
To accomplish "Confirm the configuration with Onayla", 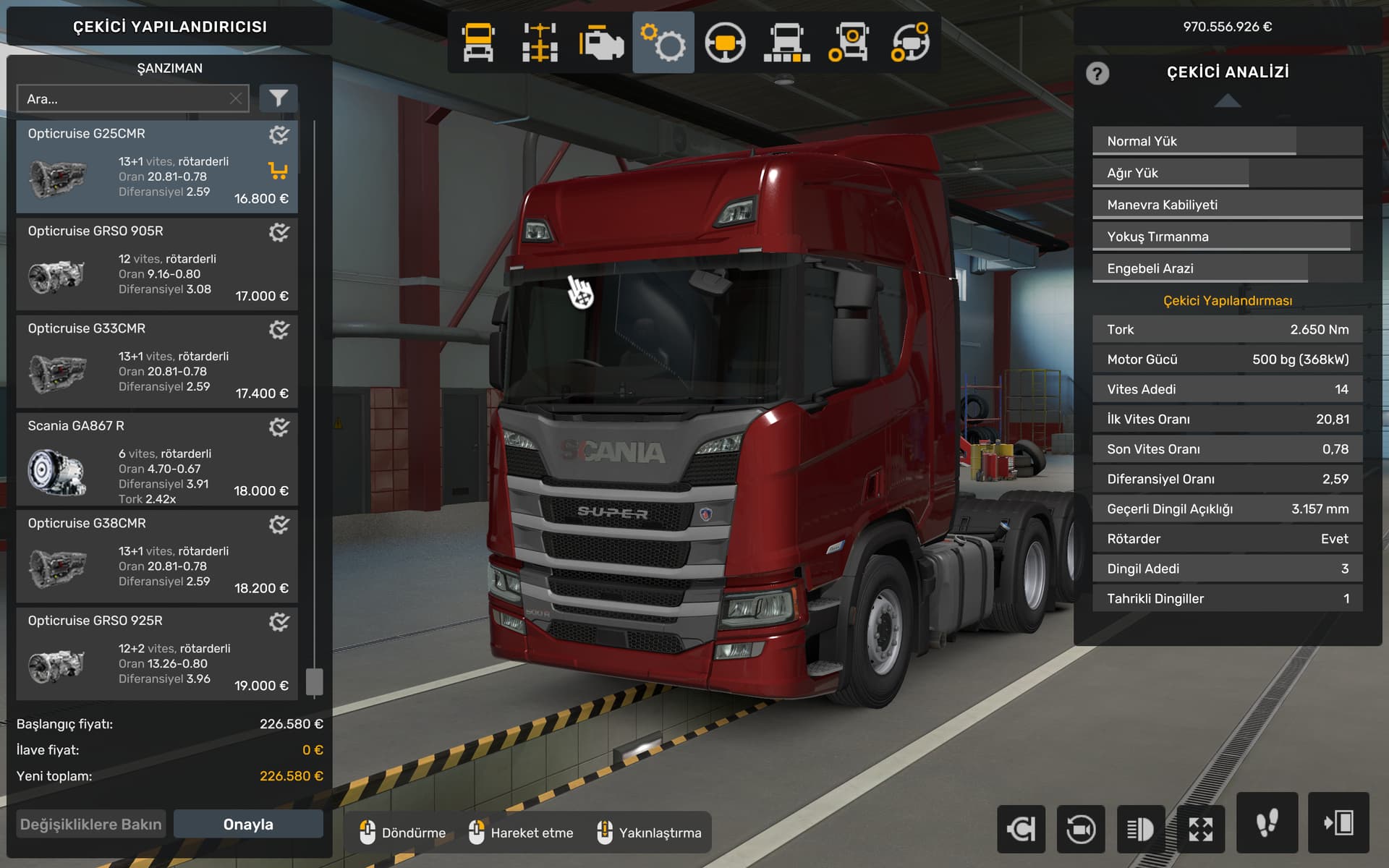I will click(248, 825).
